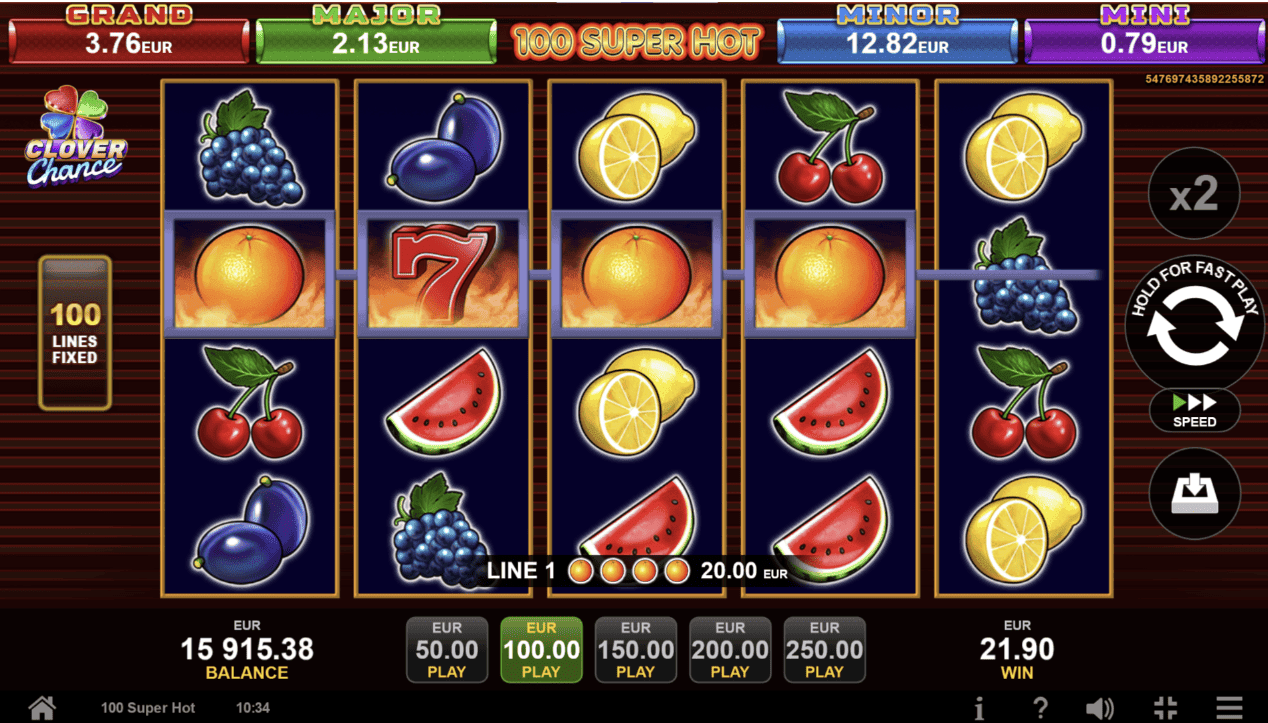This screenshot has height=723, width=1268.
Task: Toggle the Speed fast-forward button
Action: [1194, 410]
